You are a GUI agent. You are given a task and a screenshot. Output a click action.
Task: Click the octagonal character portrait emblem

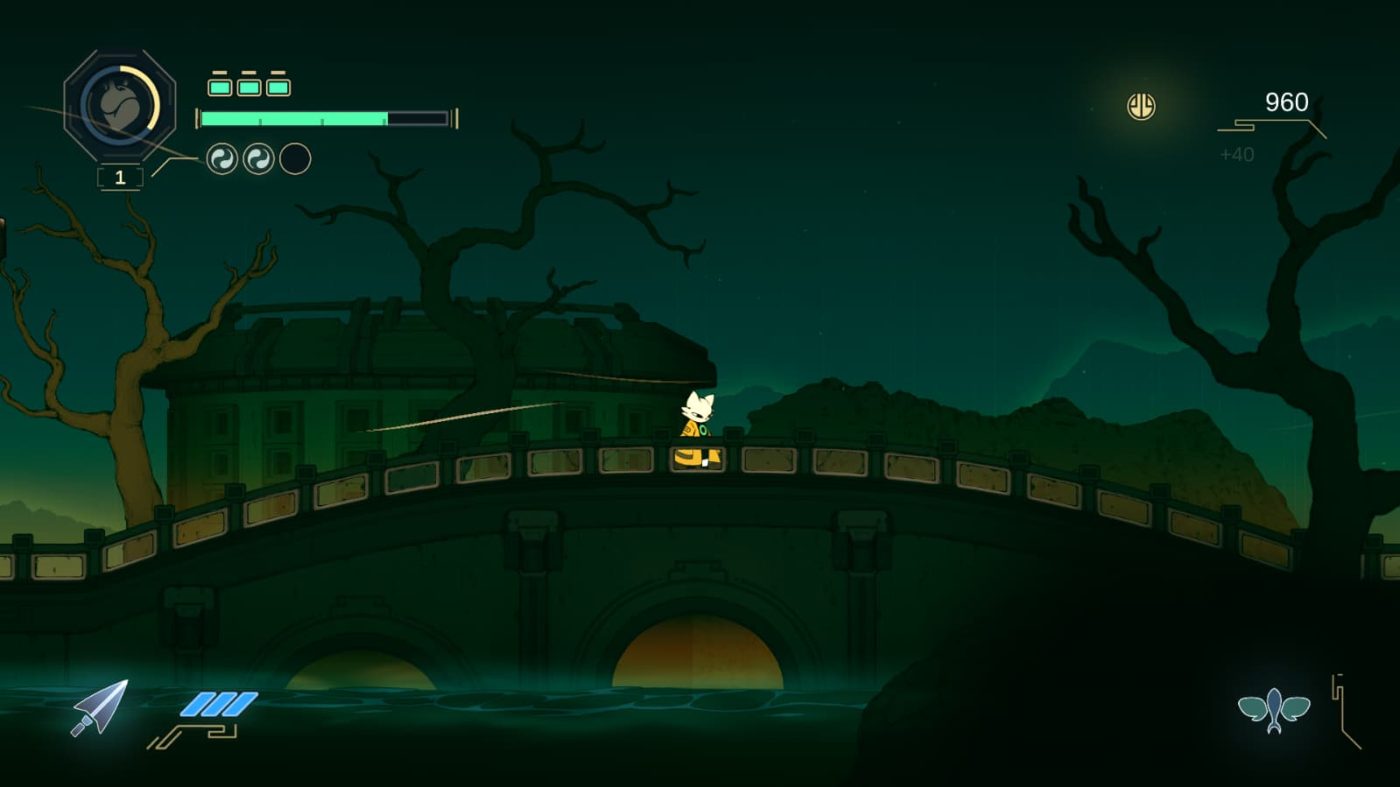coord(119,104)
